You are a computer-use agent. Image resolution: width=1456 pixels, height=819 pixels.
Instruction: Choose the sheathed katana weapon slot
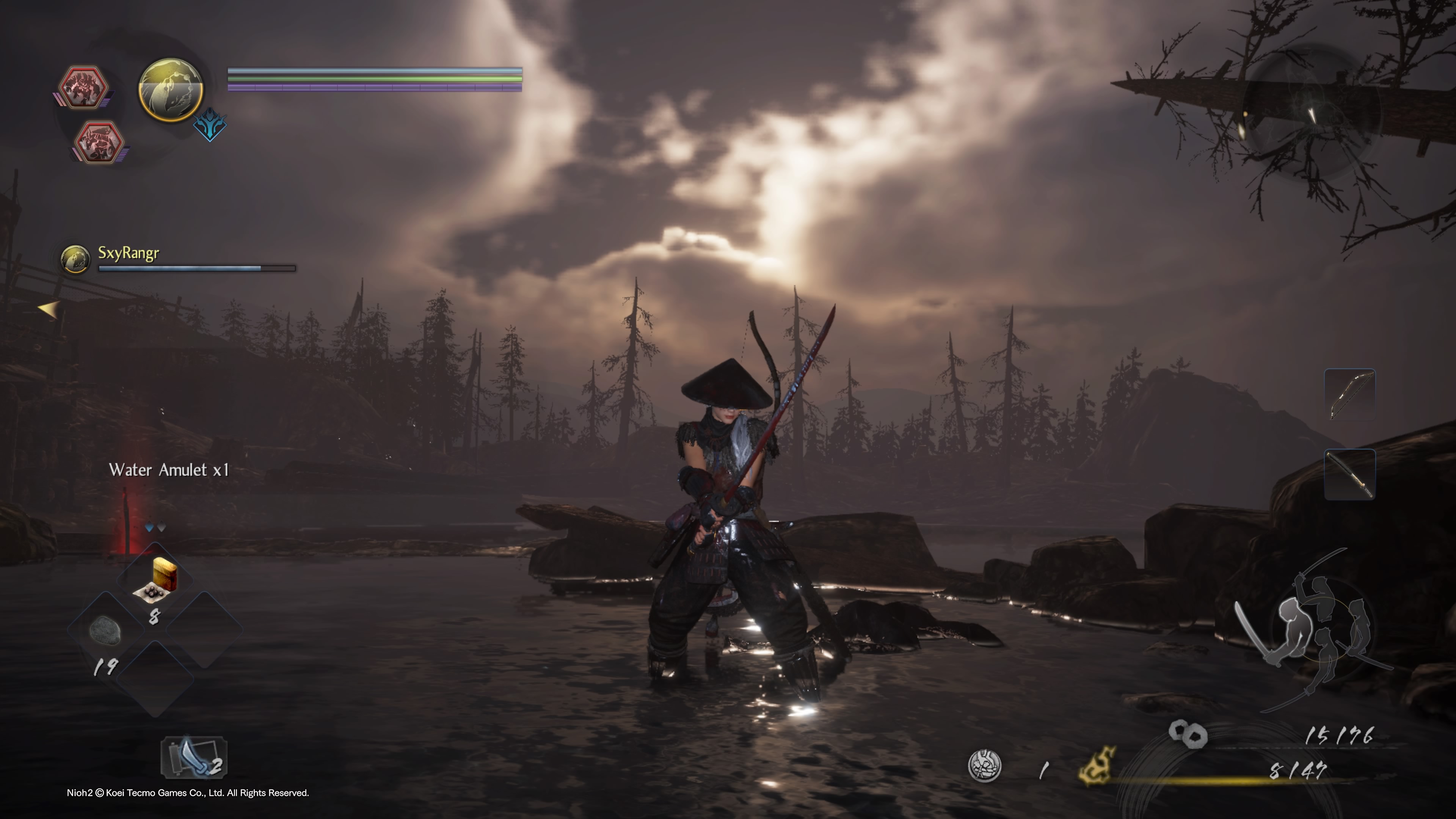point(1349,474)
